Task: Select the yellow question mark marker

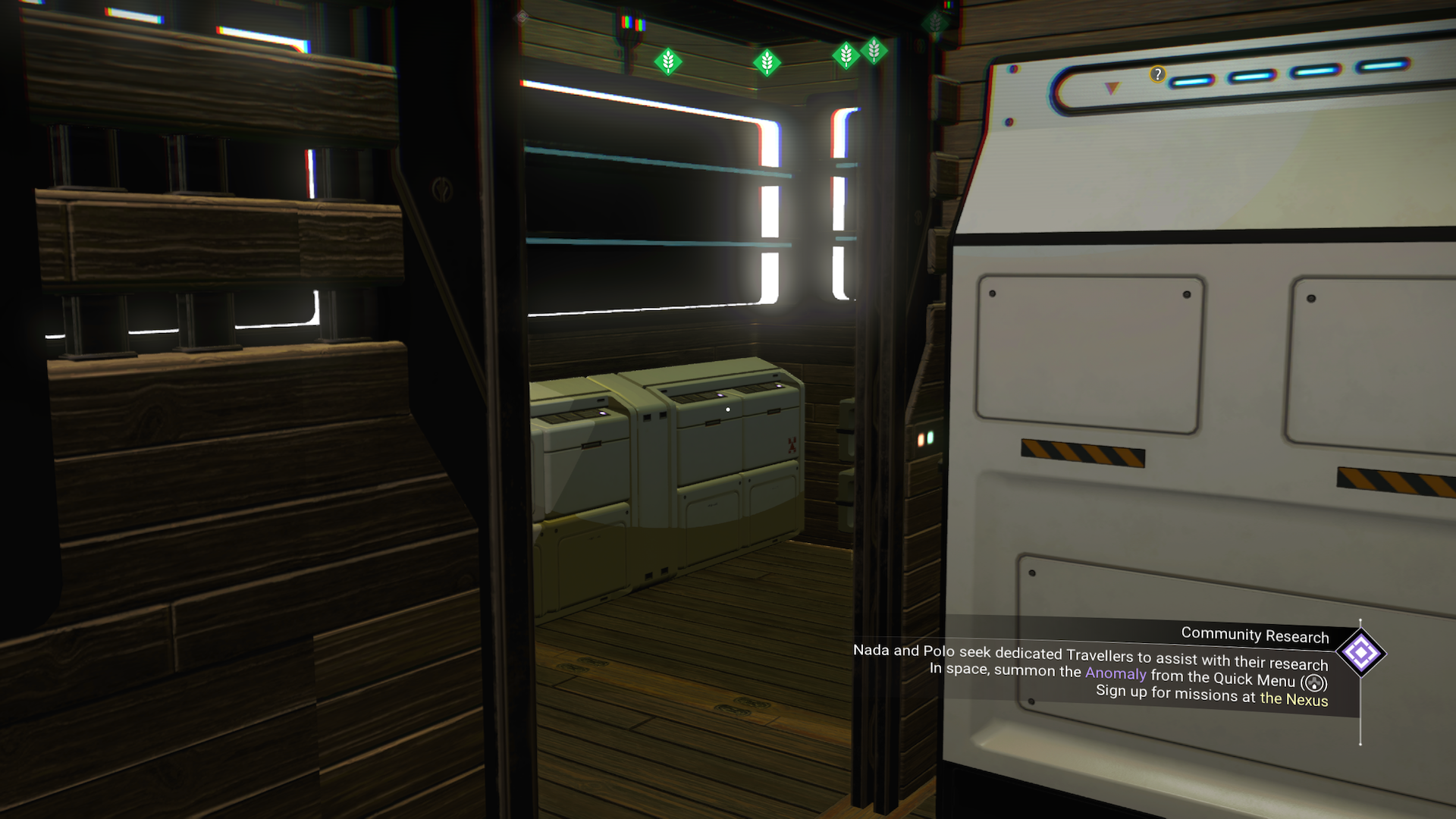Action: click(1157, 74)
